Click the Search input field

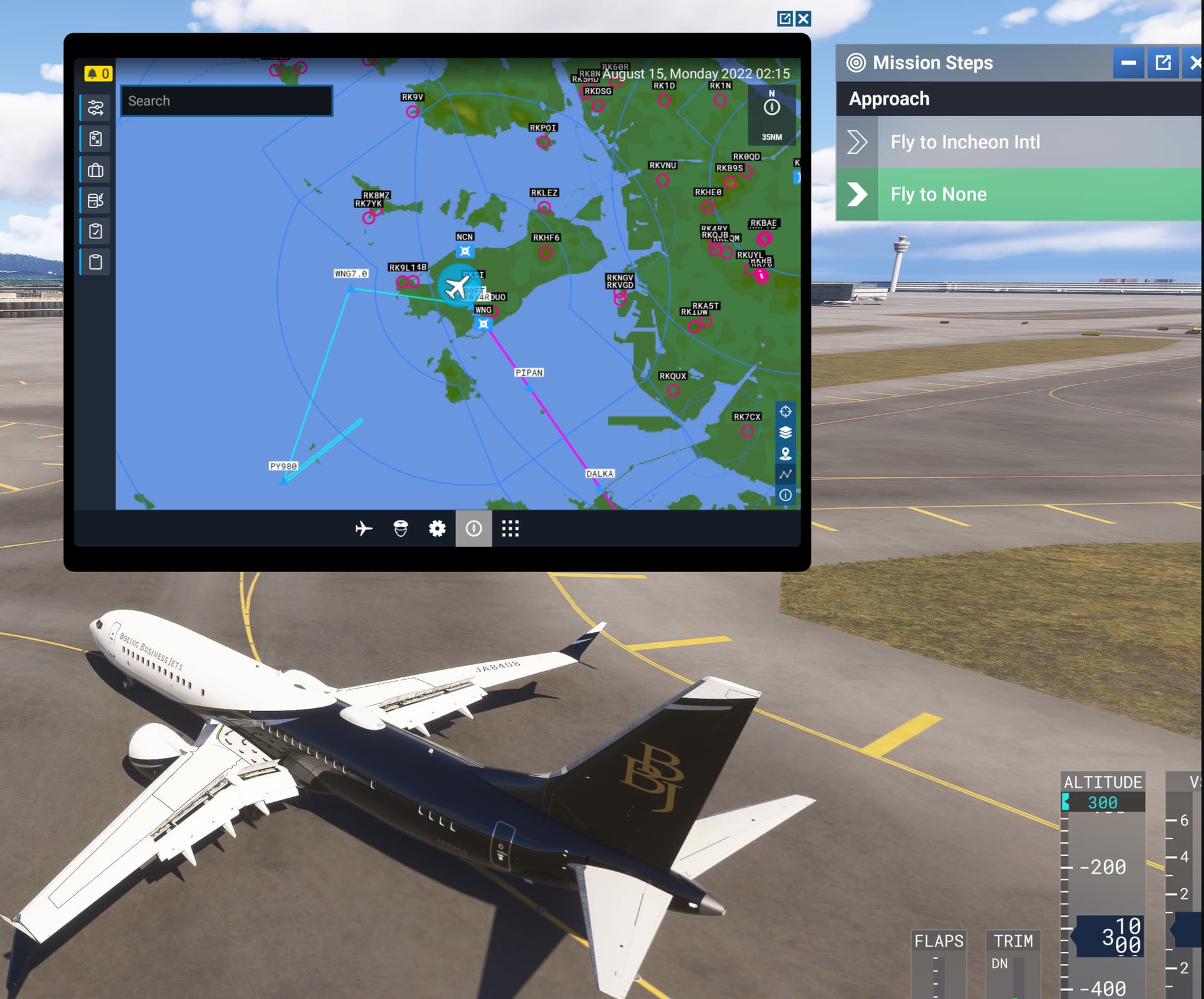coord(226,101)
